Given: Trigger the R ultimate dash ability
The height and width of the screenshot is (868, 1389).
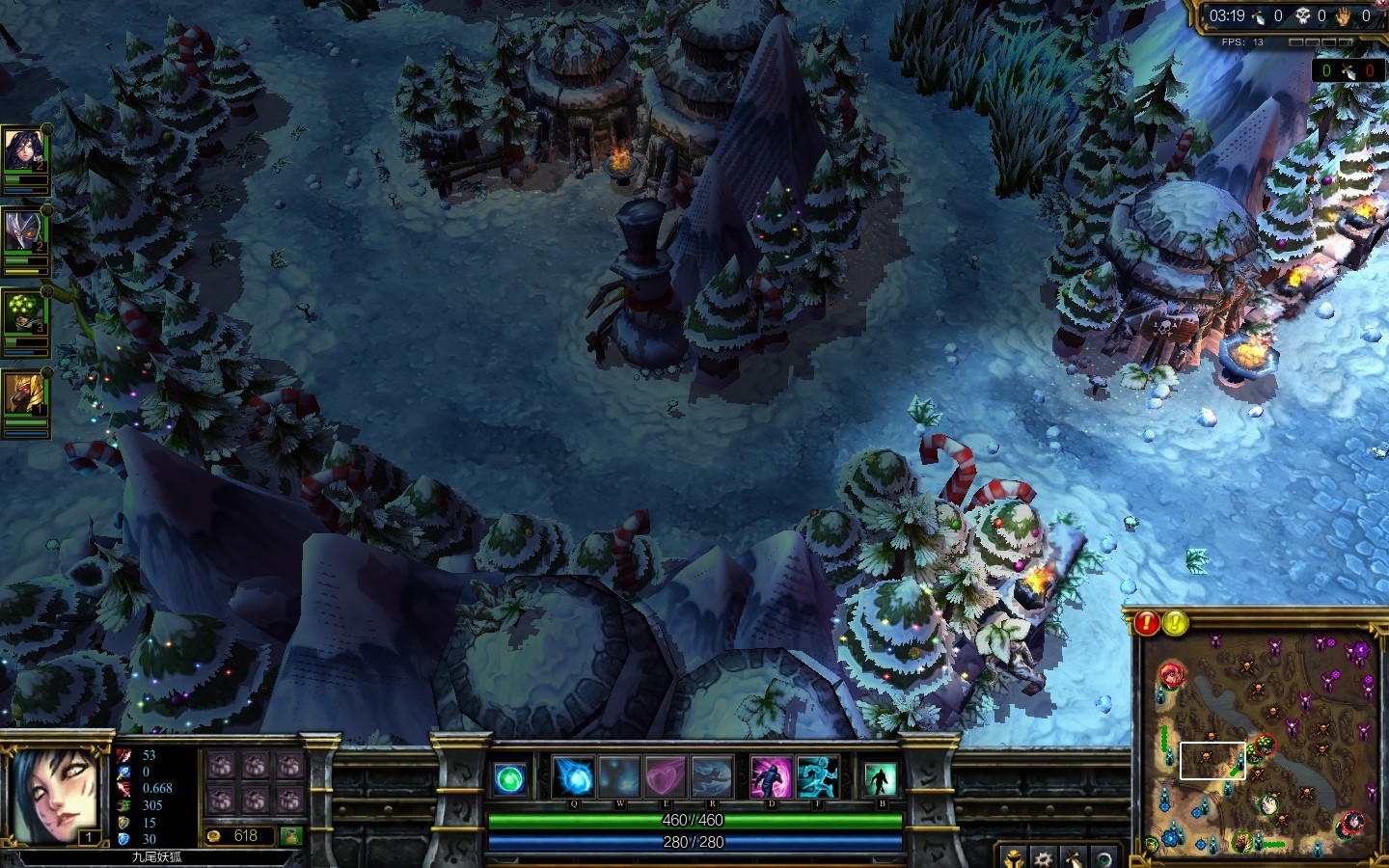Looking at the screenshot, I should (x=712, y=777).
